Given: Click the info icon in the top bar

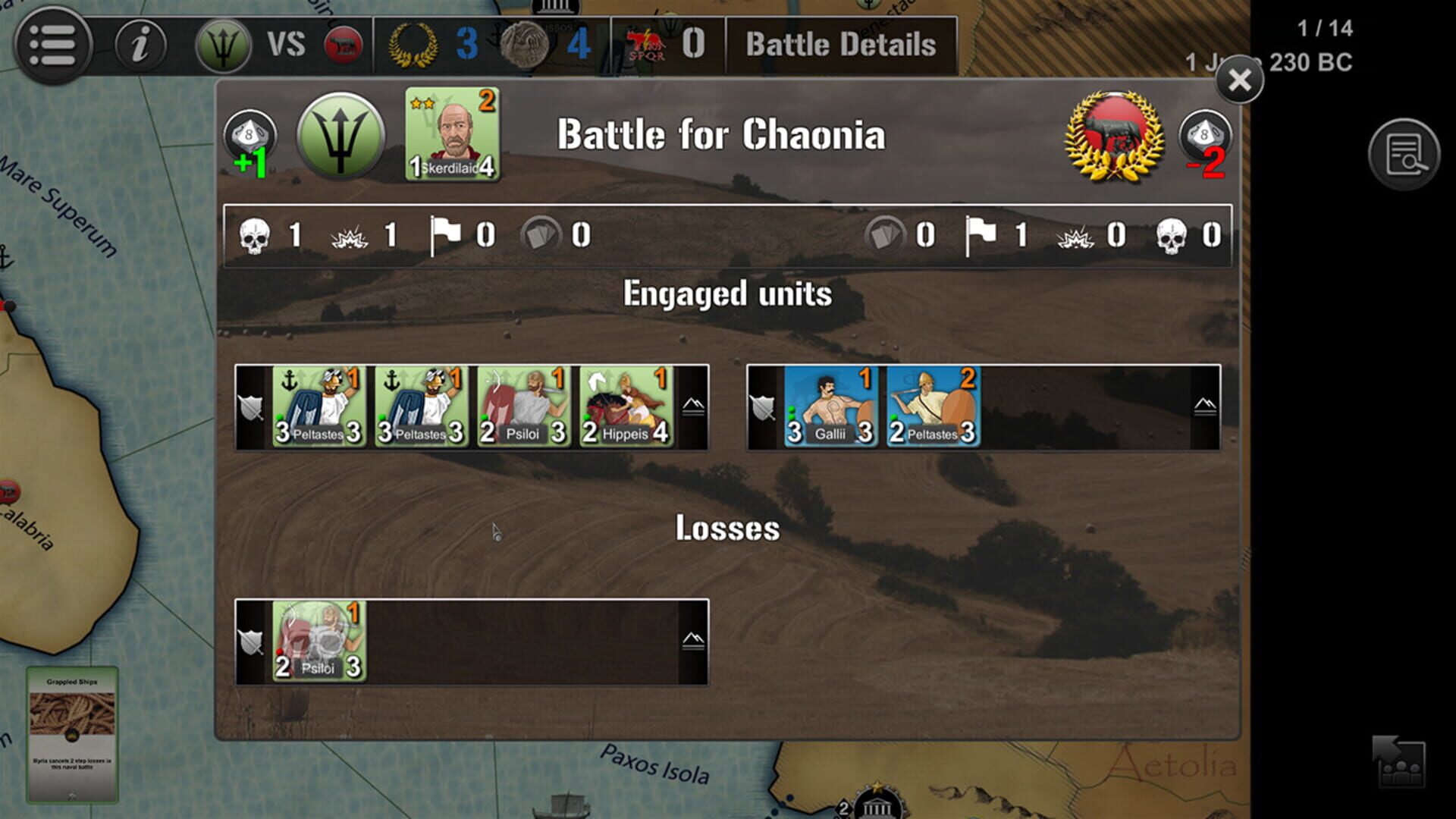Looking at the screenshot, I should [141, 43].
